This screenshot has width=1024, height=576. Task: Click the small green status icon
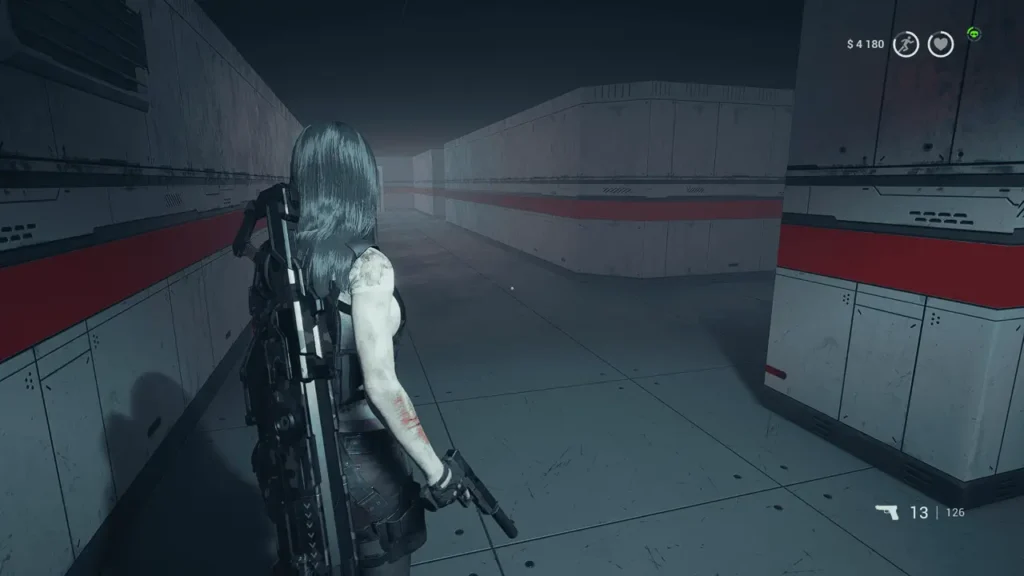pyautogui.click(x=973, y=34)
